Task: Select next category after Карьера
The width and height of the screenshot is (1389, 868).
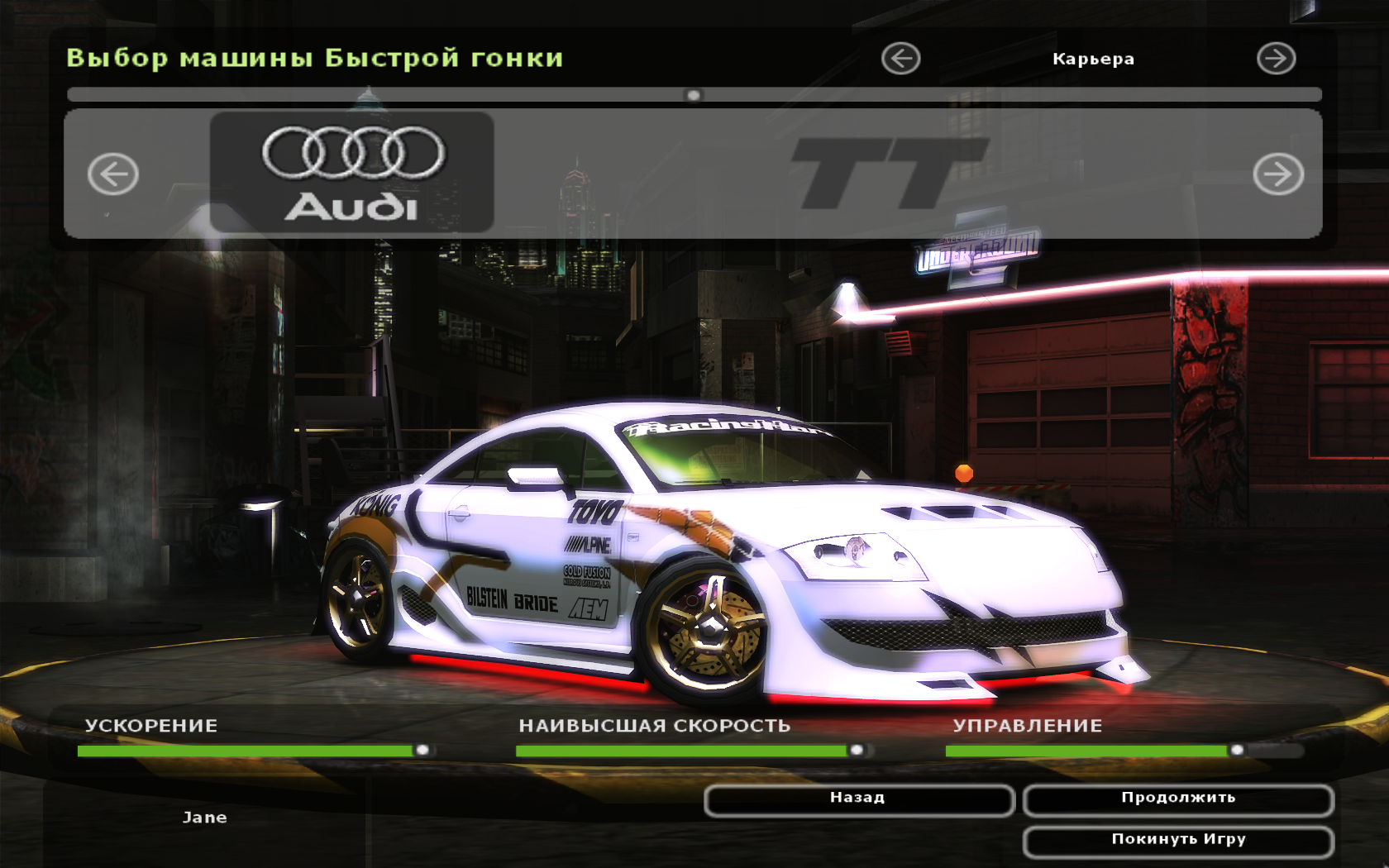Action: [1276, 59]
